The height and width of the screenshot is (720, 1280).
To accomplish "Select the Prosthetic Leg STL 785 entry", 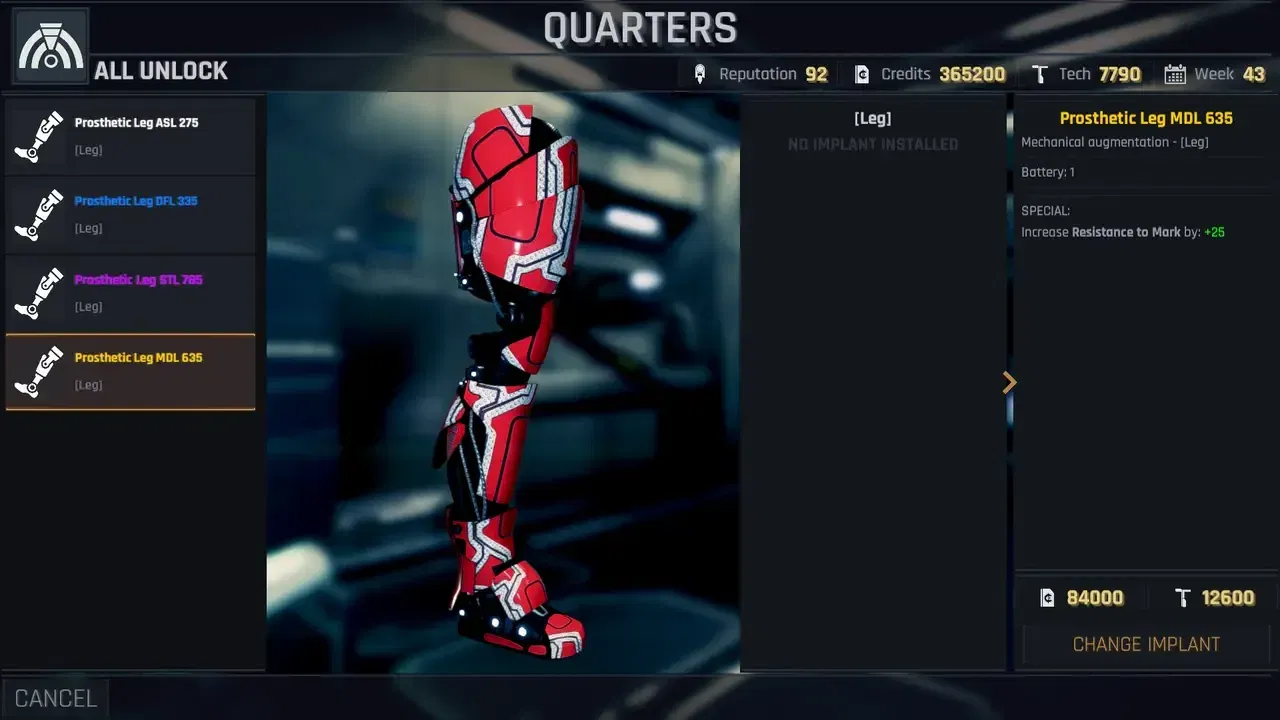I will pyautogui.click(x=130, y=292).
